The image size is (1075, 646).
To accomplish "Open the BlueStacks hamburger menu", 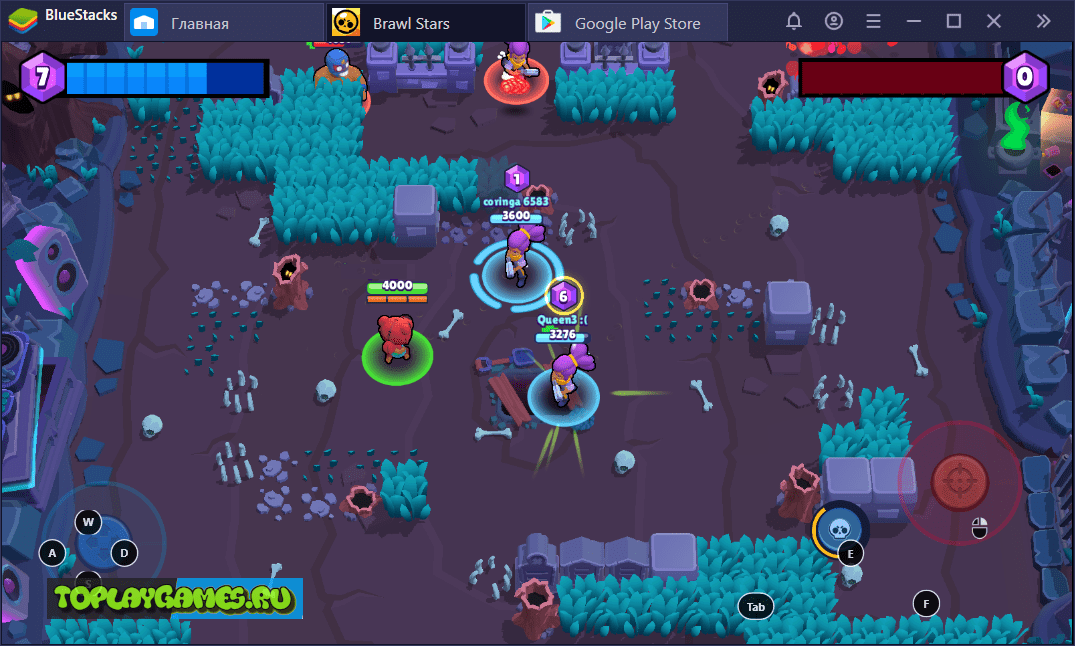I will pos(874,21).
